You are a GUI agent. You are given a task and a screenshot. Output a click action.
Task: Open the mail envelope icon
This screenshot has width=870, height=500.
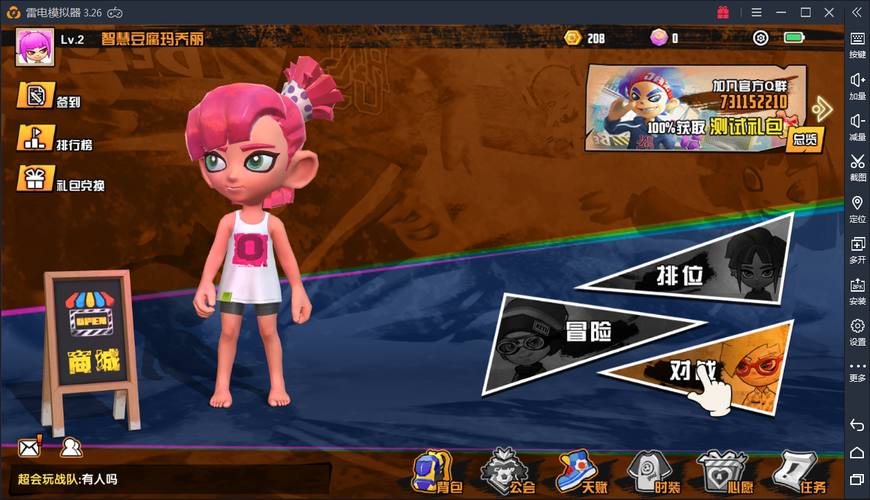pos(28,447)
